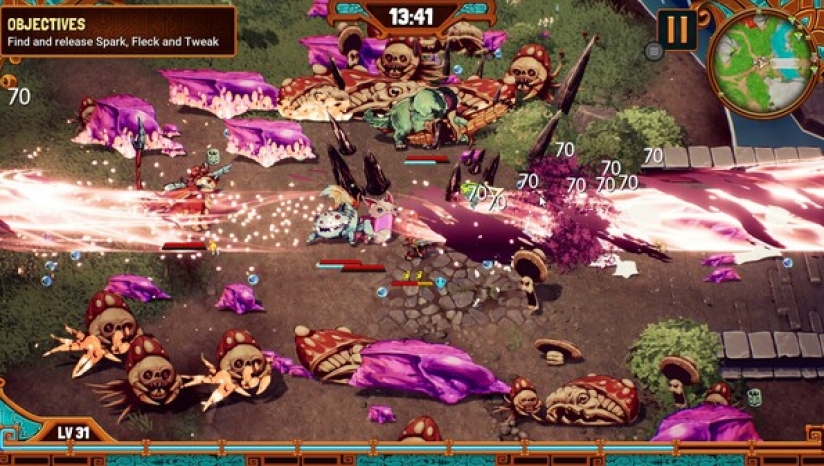
Task: Open the circular minimap
Action: (x=763, y=62)
